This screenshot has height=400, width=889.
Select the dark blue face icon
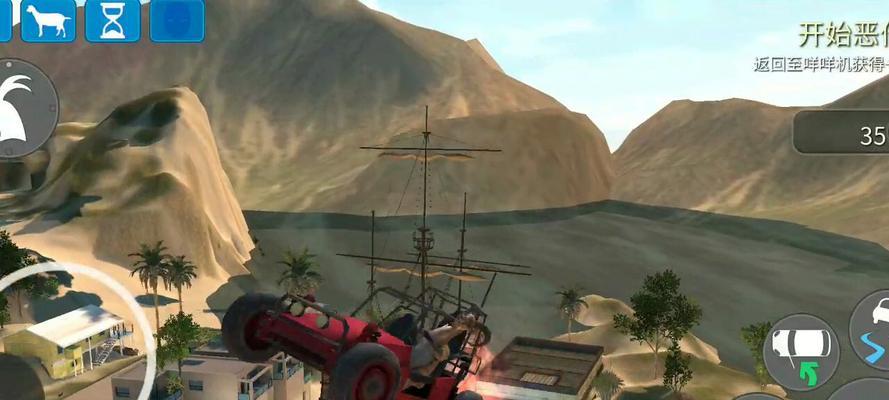(x=177, y=19)
